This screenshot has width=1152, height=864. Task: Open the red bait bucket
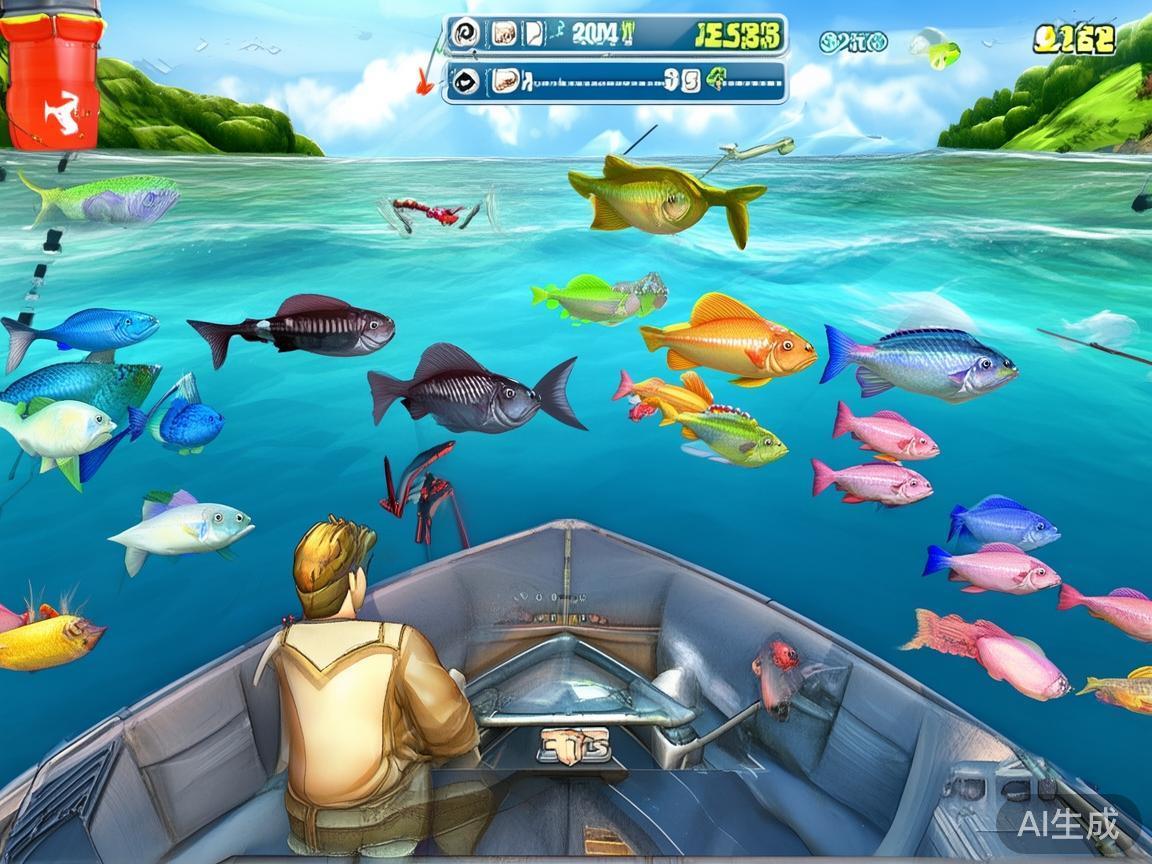click(x=52, y=78)
